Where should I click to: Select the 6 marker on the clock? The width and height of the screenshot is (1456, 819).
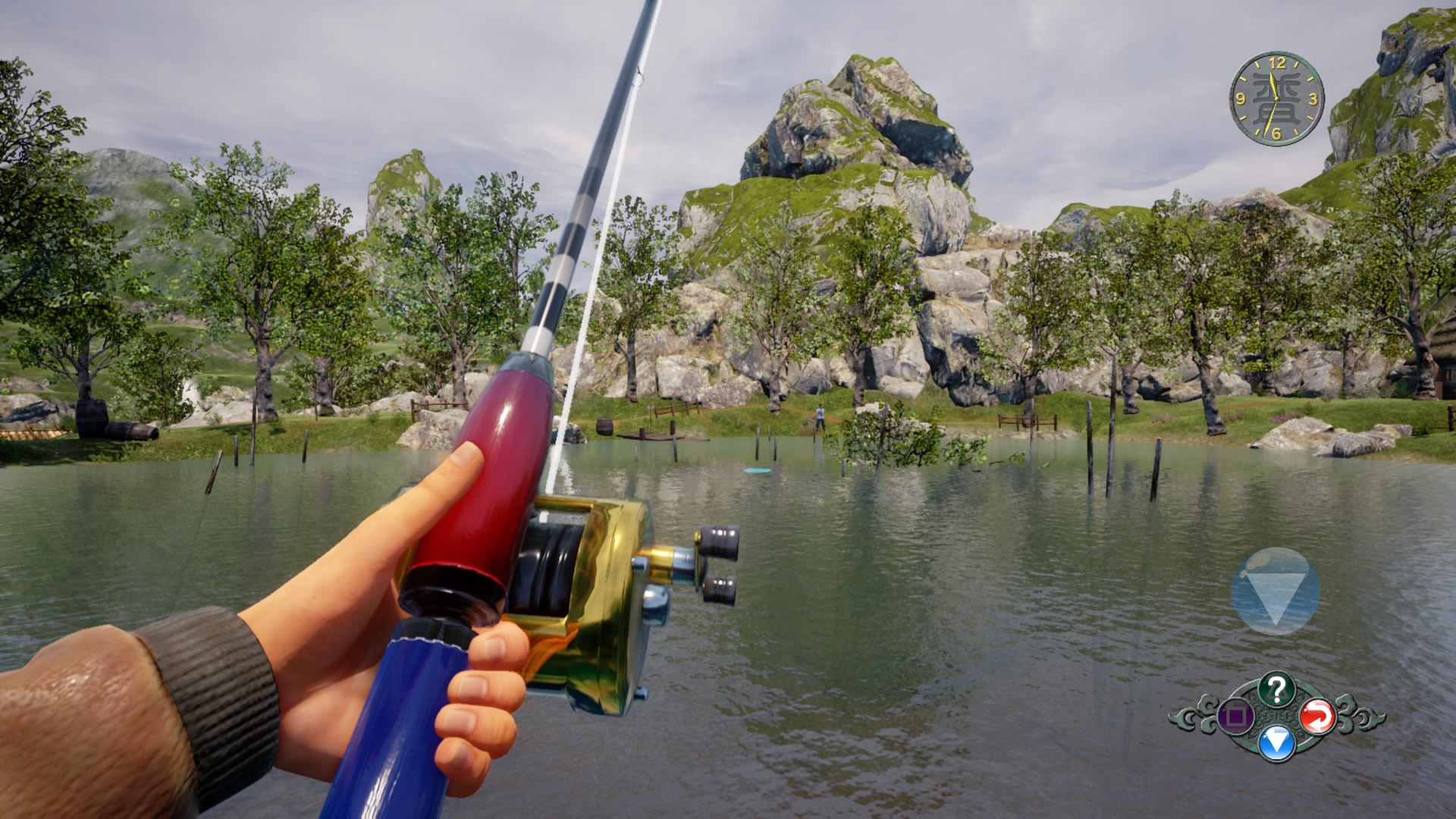[x=1276, y=133]
